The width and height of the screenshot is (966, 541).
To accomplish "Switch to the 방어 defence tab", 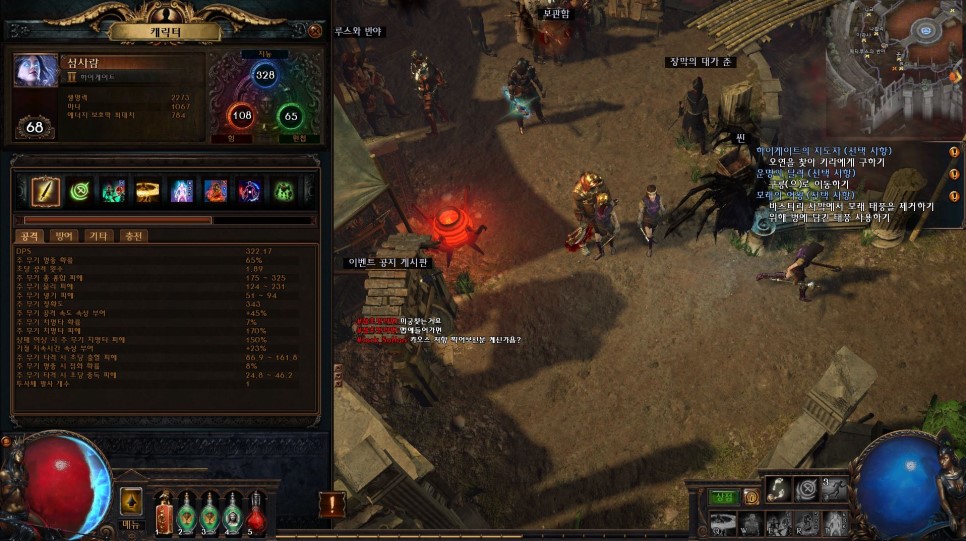I will click(63, 236).
